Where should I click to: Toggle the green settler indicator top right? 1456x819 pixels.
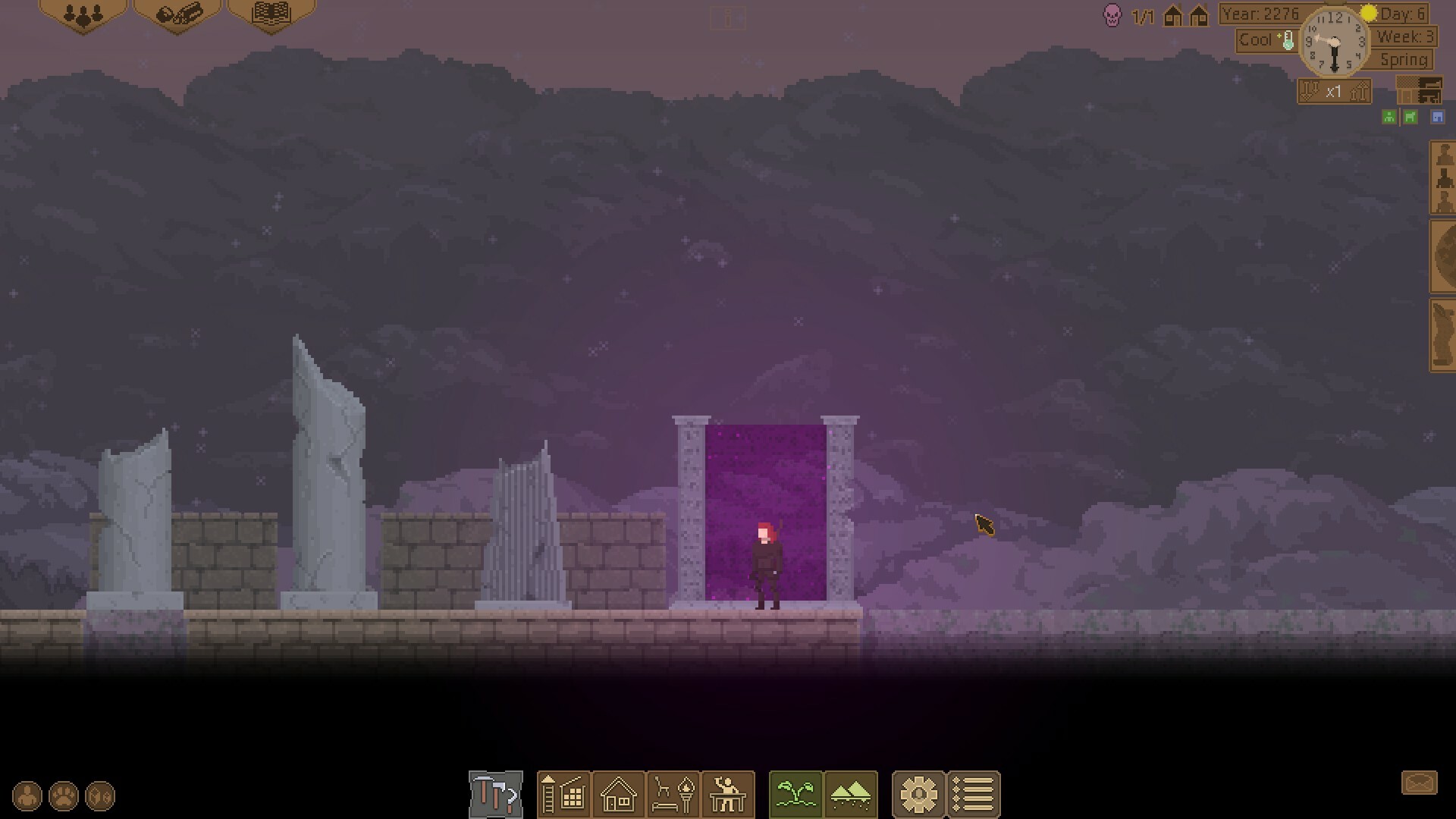(1389, 117)
